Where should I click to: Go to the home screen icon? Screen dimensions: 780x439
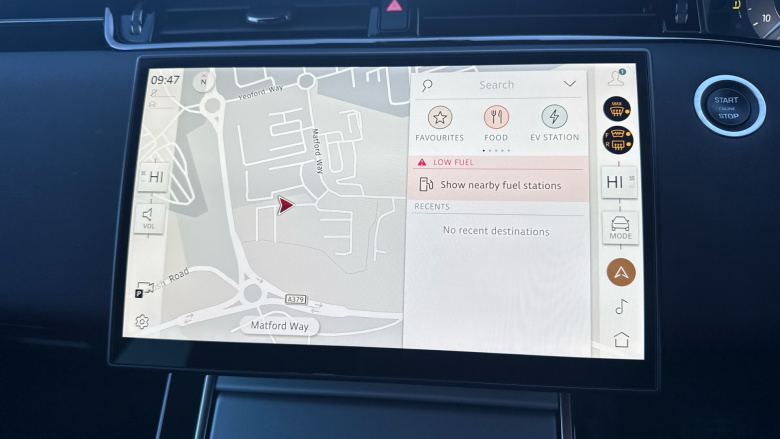point(621,340)
